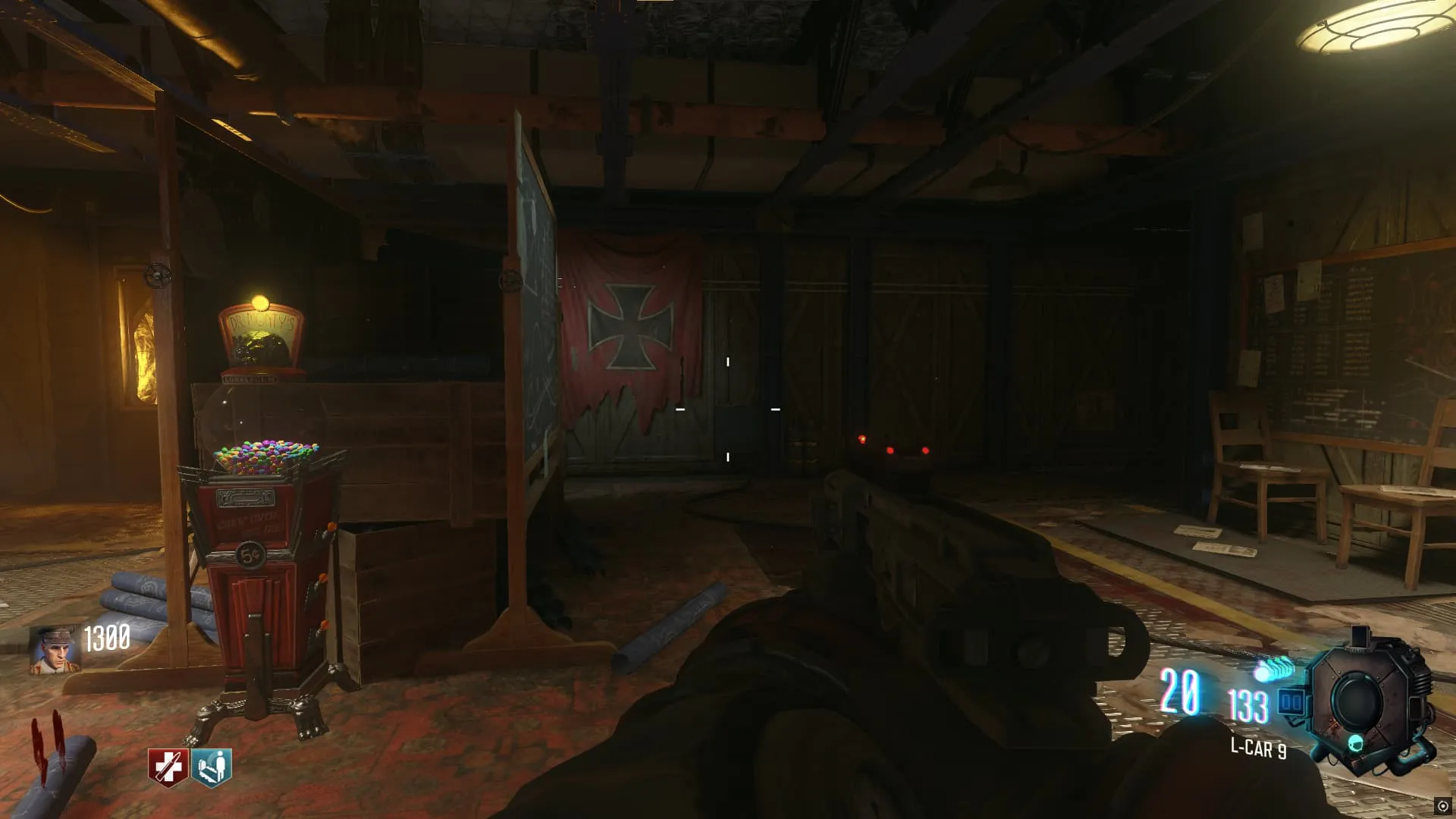Click the blue Stamin-Up perk icon
This screenshot has width=1456, height=819.
pyautogui.click(x=212, y=767)
